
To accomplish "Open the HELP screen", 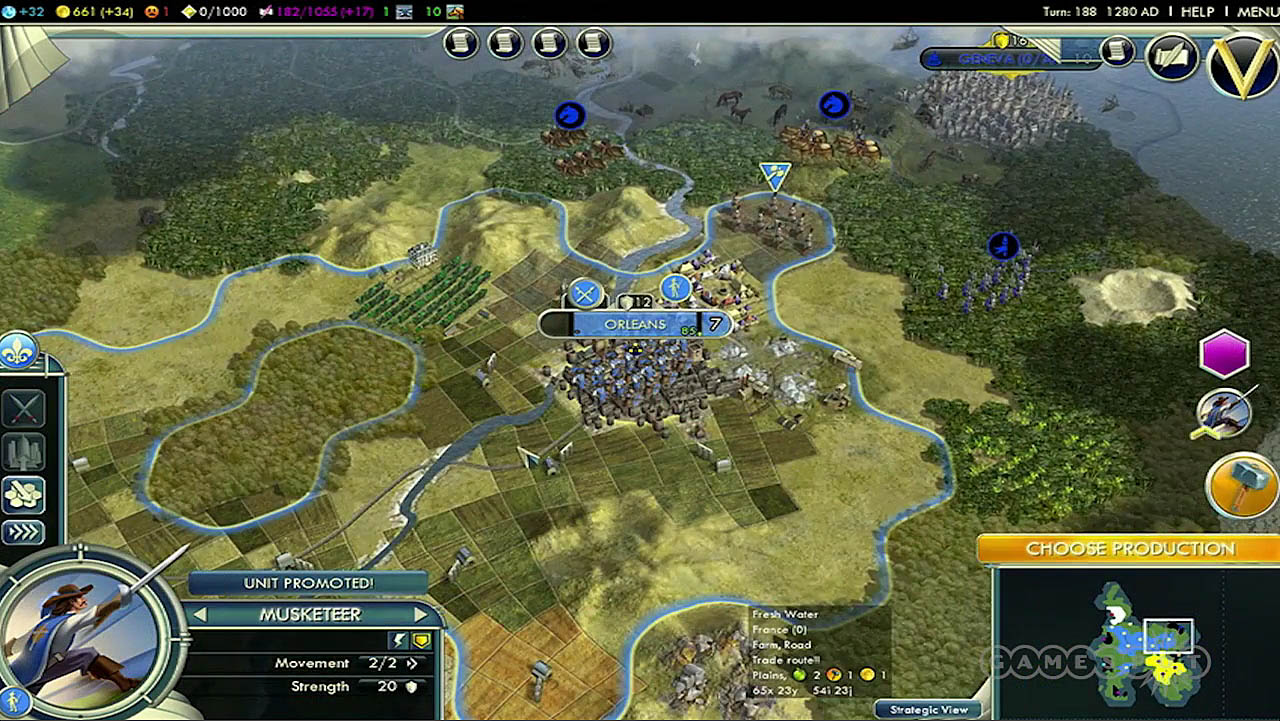I will [1198, 12].
